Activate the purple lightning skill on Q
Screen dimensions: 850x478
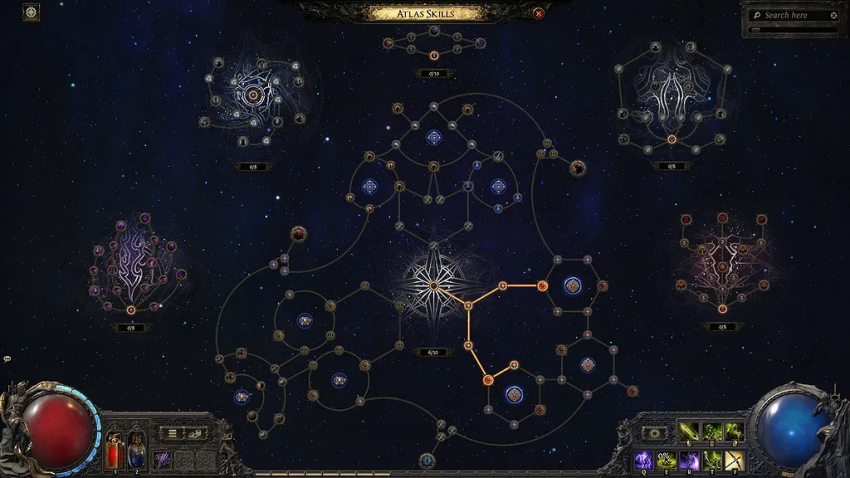click(645, 460)
